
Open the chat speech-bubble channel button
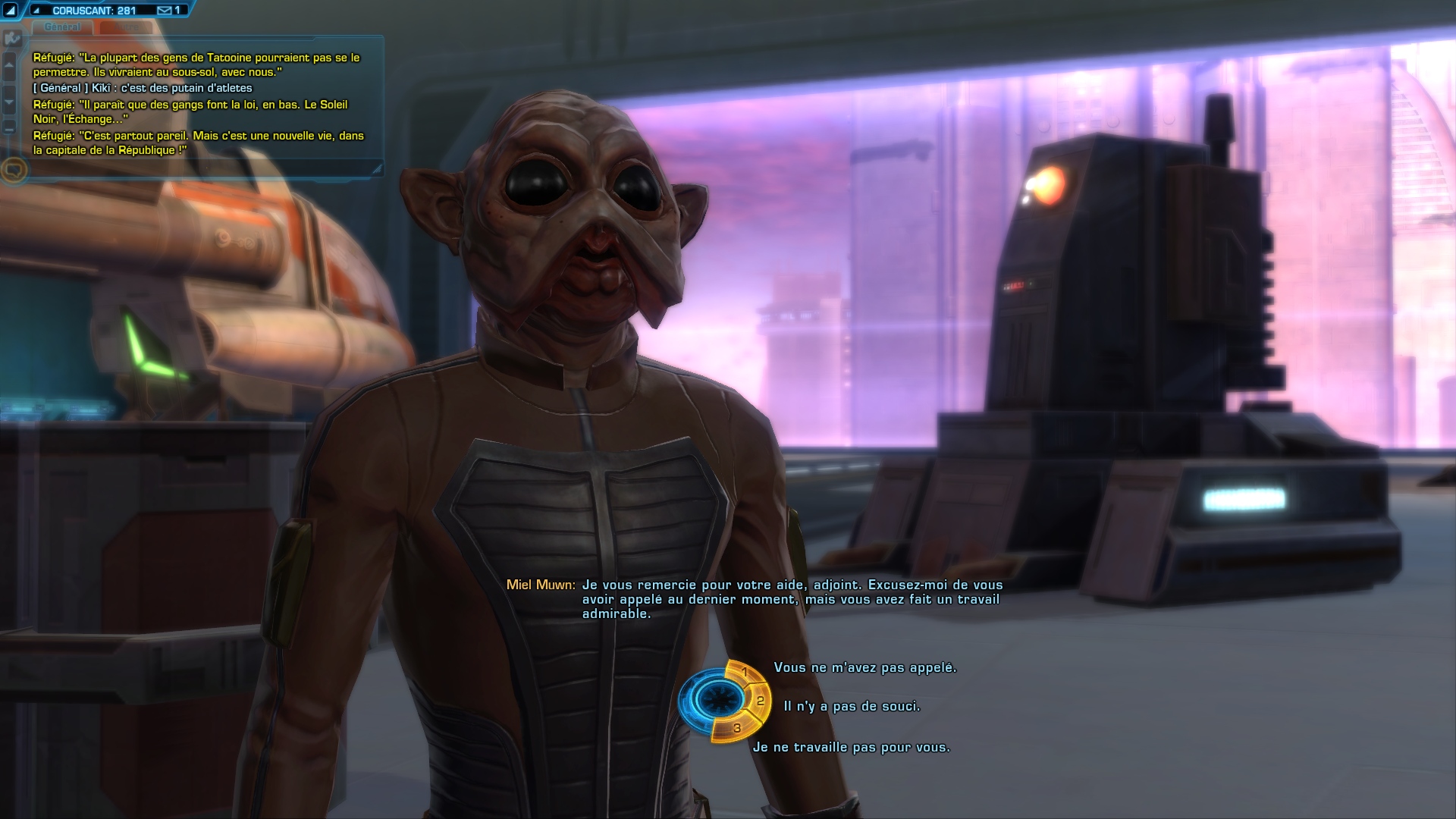pos(14,169)
